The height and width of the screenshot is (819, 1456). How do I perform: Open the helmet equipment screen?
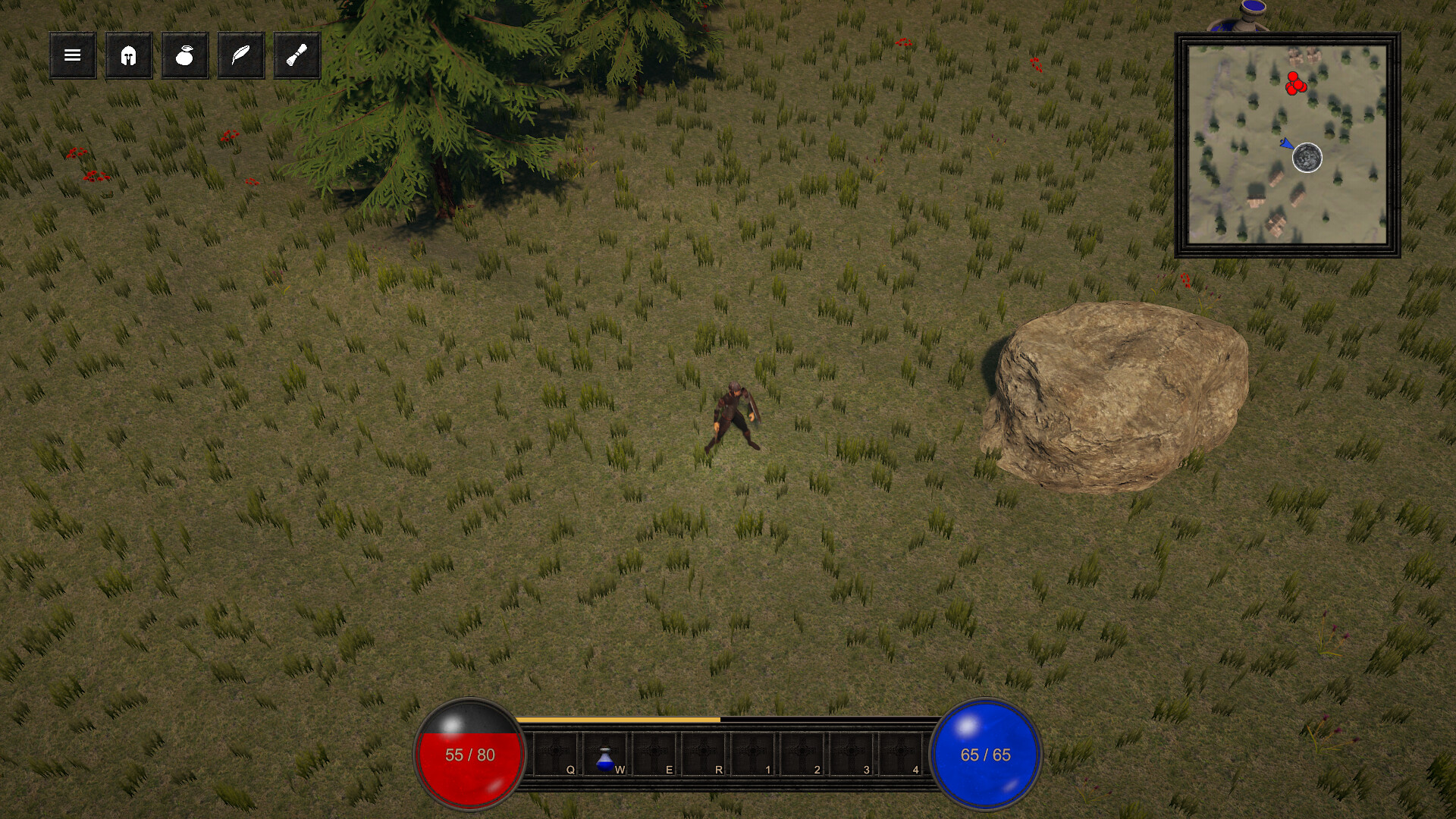[128, 55]
